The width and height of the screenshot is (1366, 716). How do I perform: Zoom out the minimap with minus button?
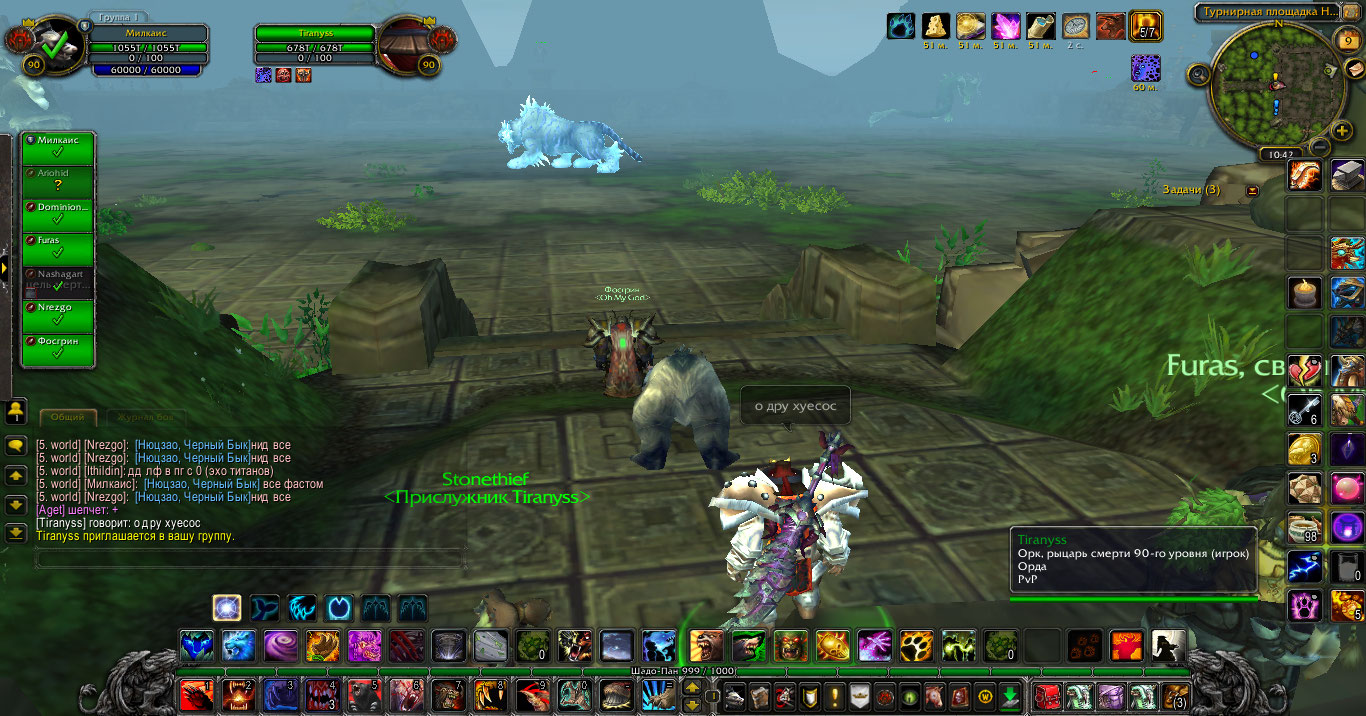(x=1318, y=146)
